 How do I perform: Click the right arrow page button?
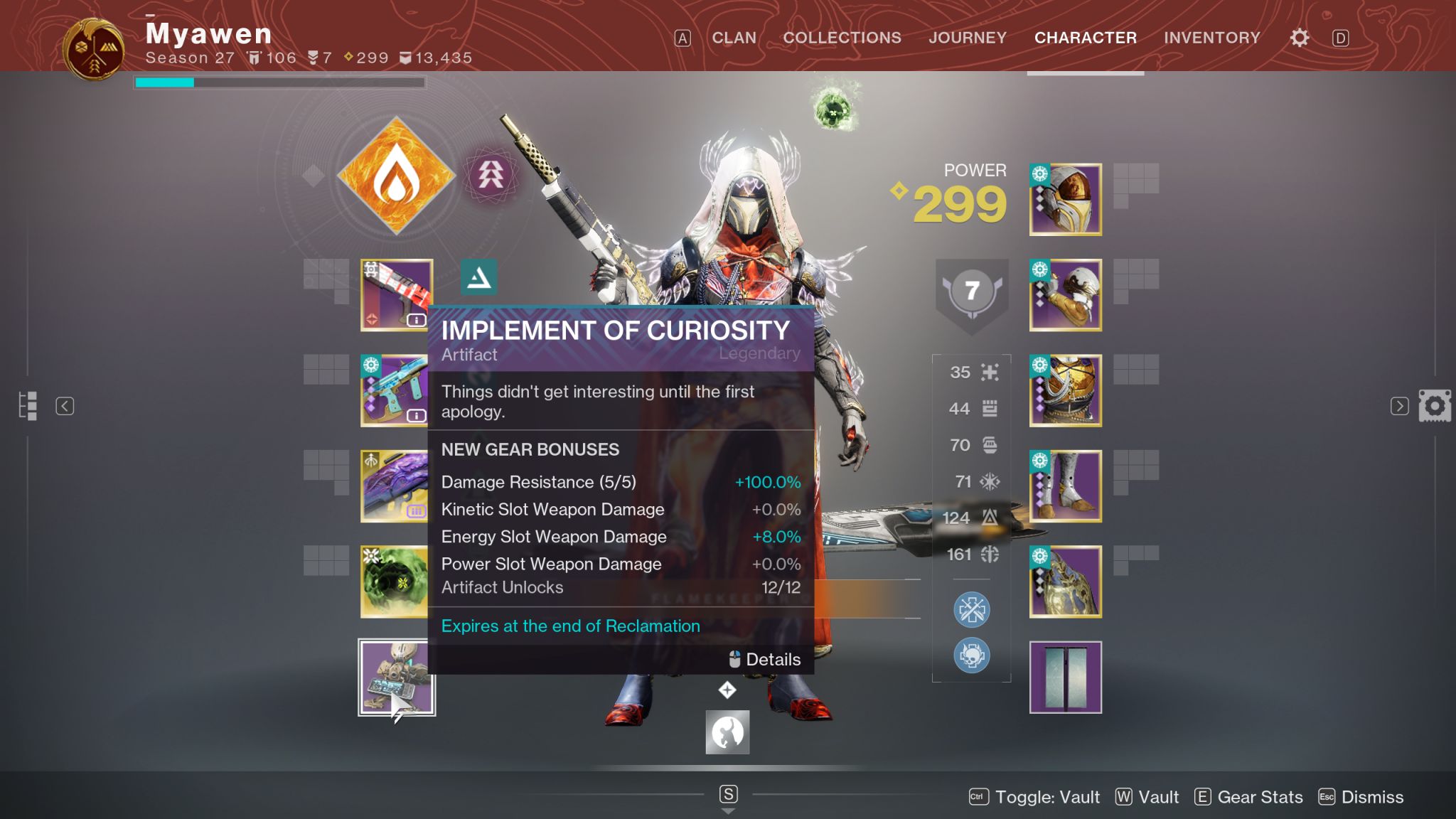1399,406
